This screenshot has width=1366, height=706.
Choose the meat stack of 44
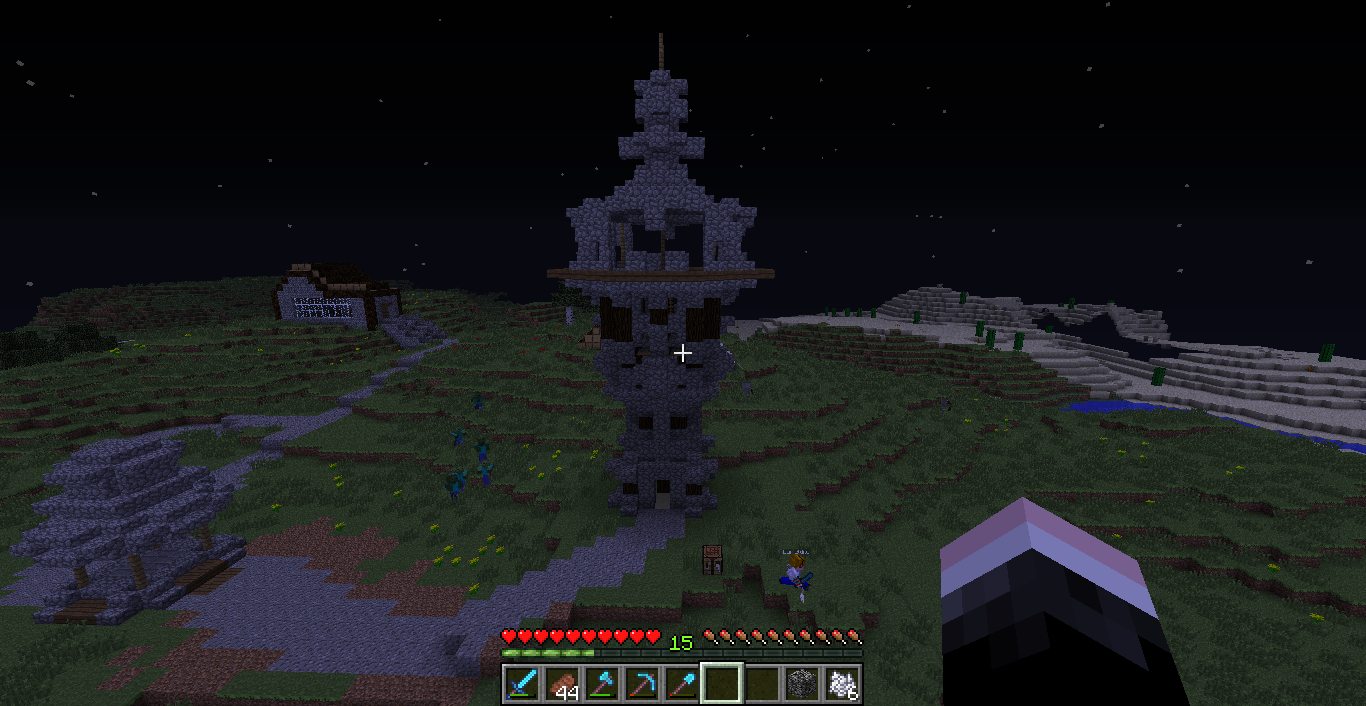562,684
